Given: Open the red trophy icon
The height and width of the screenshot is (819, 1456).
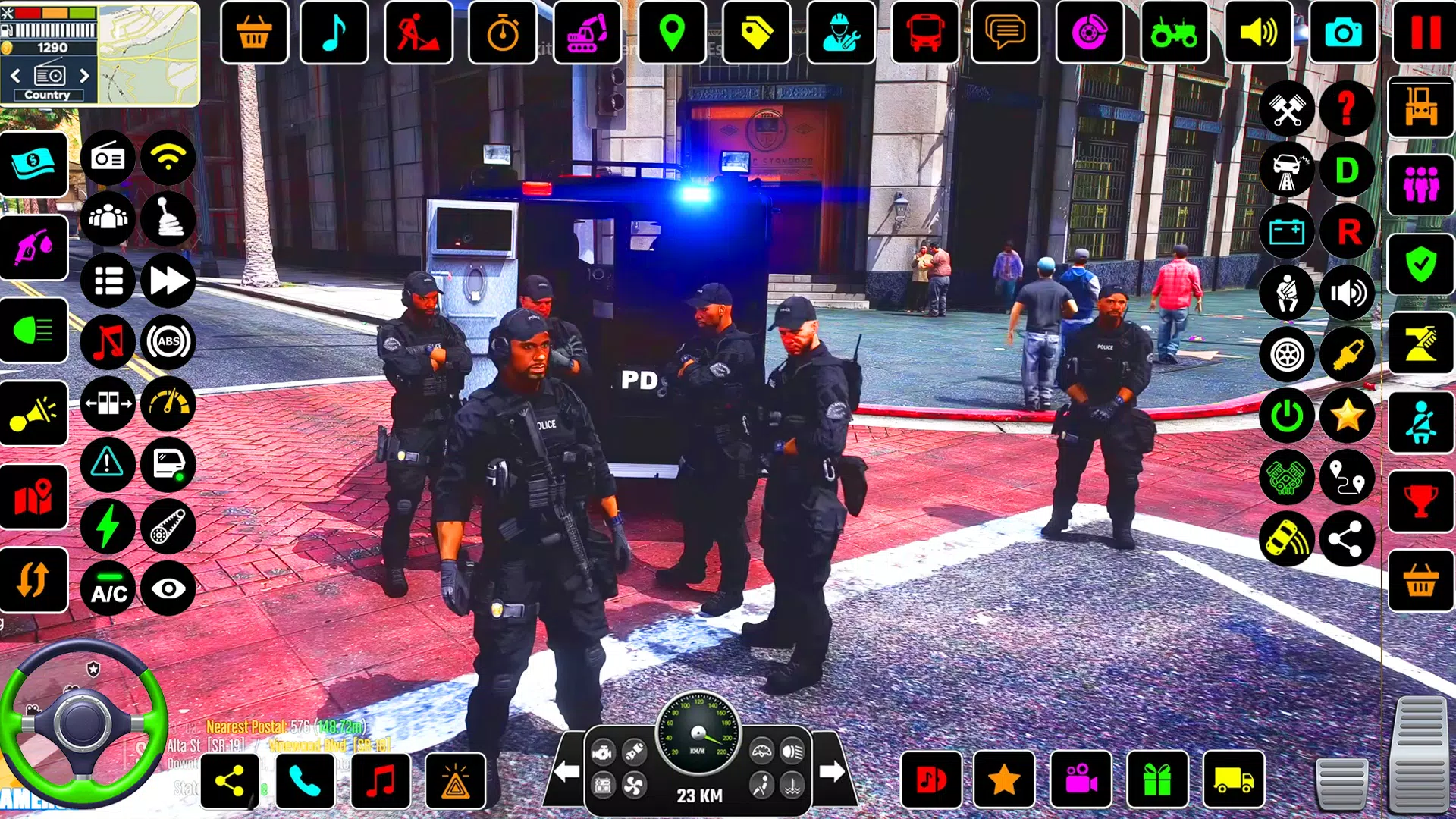Looking at the screenshot, I should pos(1420,500).
